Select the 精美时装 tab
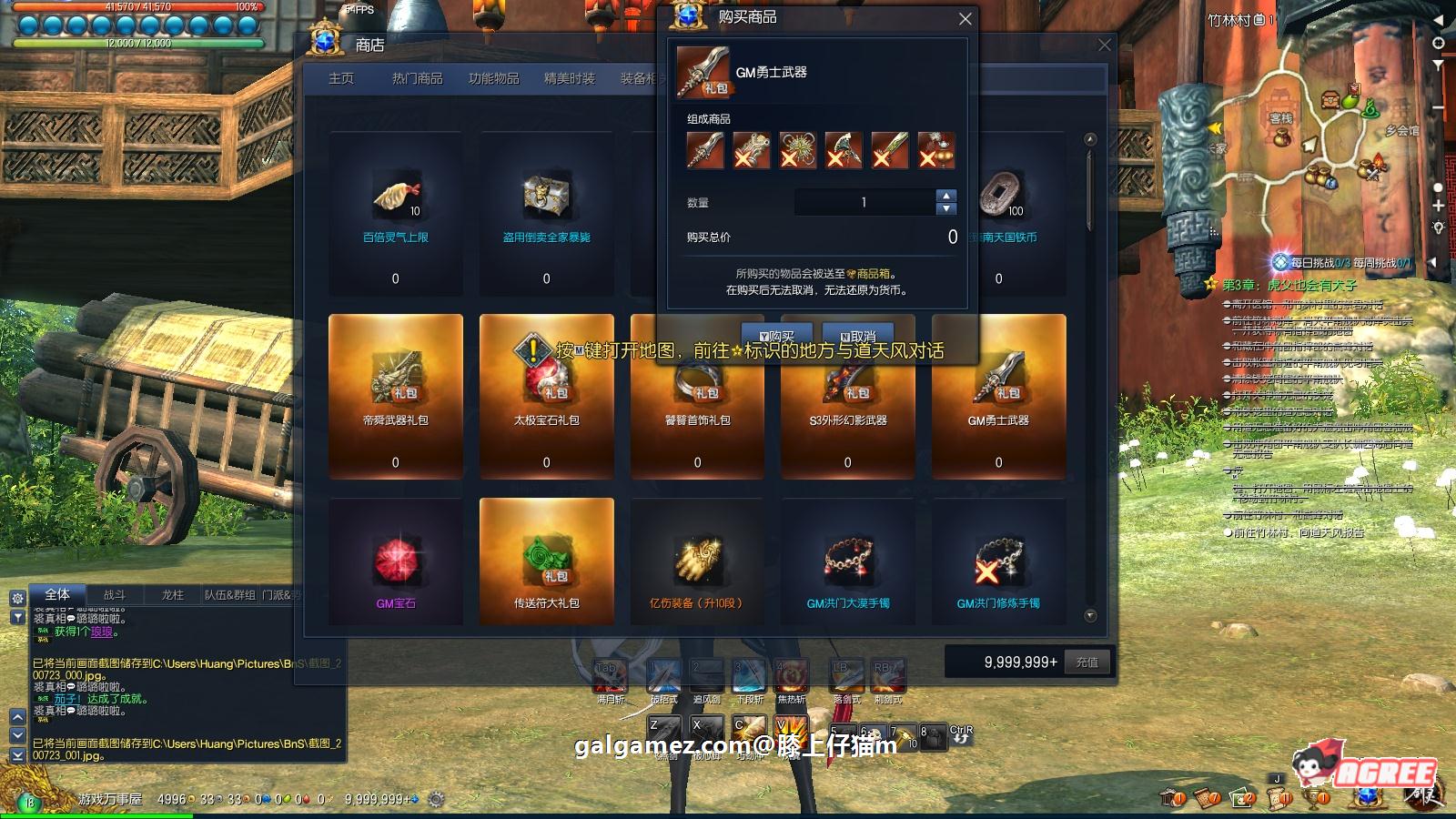Screen dimensions: 1456x819 [570, 79]
